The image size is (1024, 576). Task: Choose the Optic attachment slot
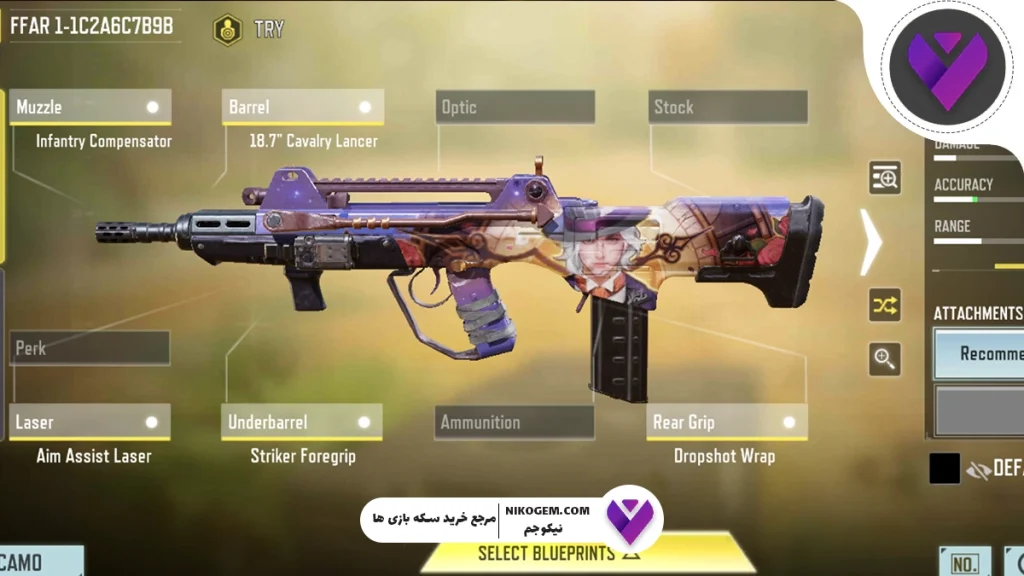tap(515, 107)
